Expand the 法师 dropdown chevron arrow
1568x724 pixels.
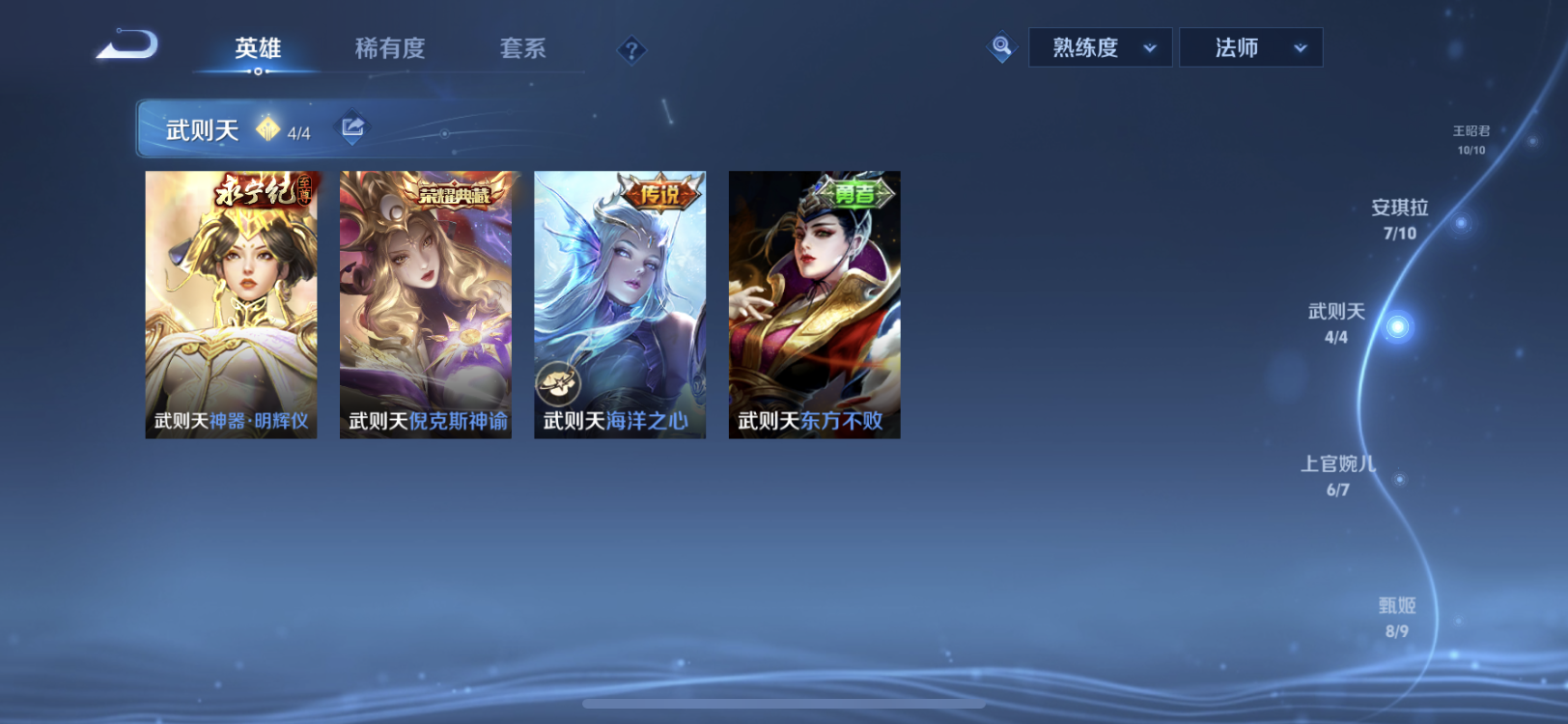pos(1299,46)
